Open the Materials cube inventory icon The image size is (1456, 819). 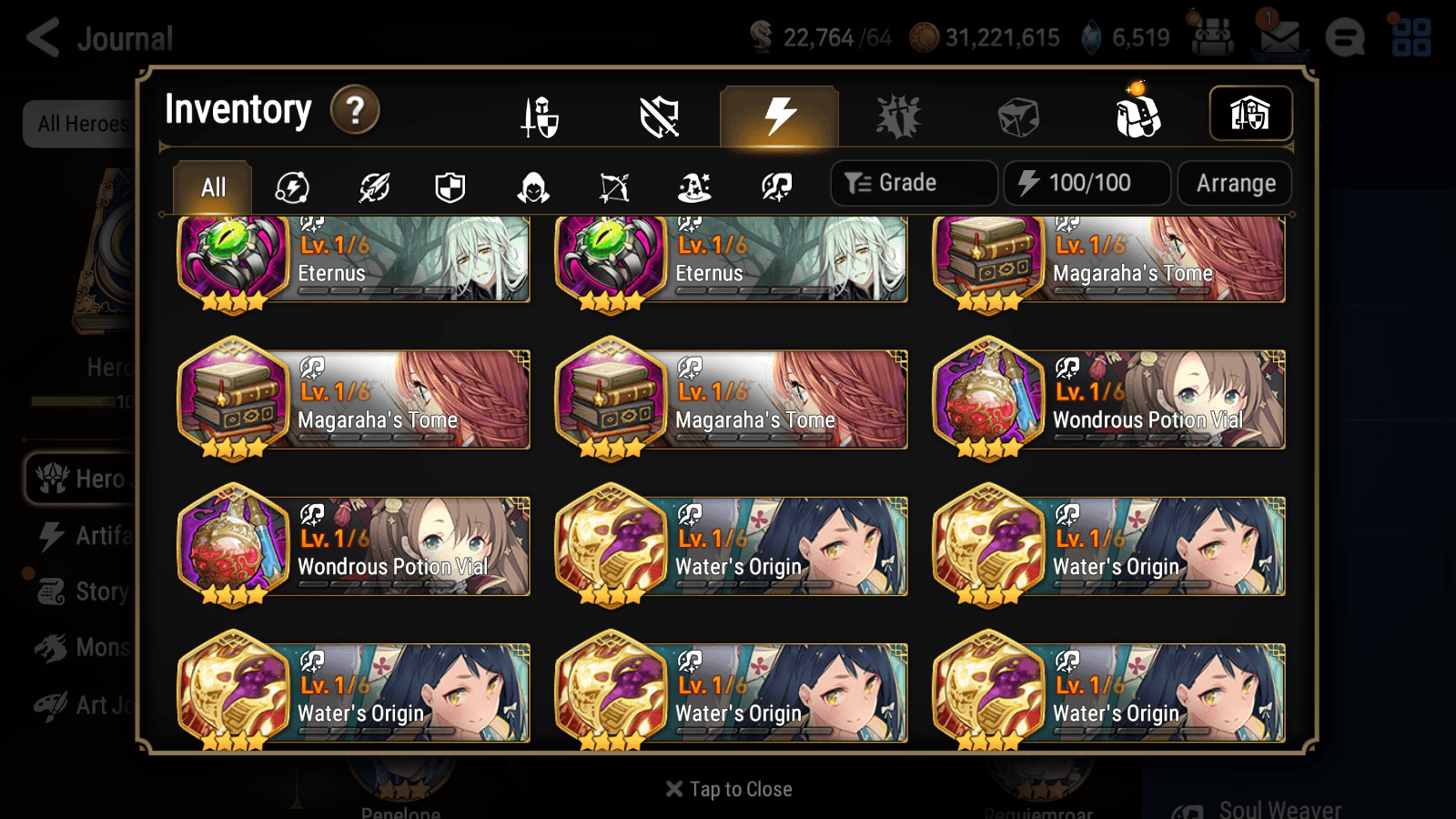click(1019, 116)
